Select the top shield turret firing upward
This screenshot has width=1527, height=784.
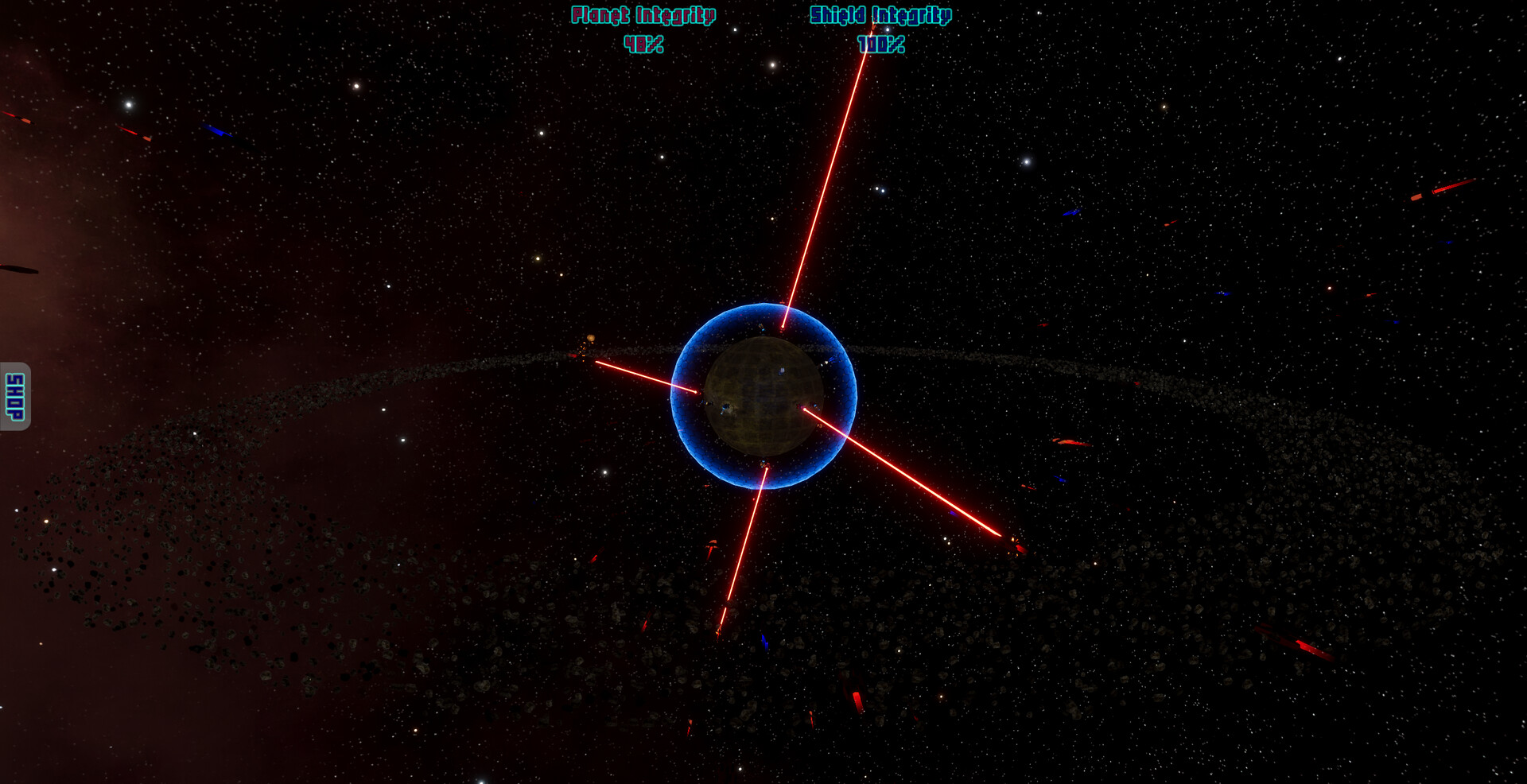783,328
